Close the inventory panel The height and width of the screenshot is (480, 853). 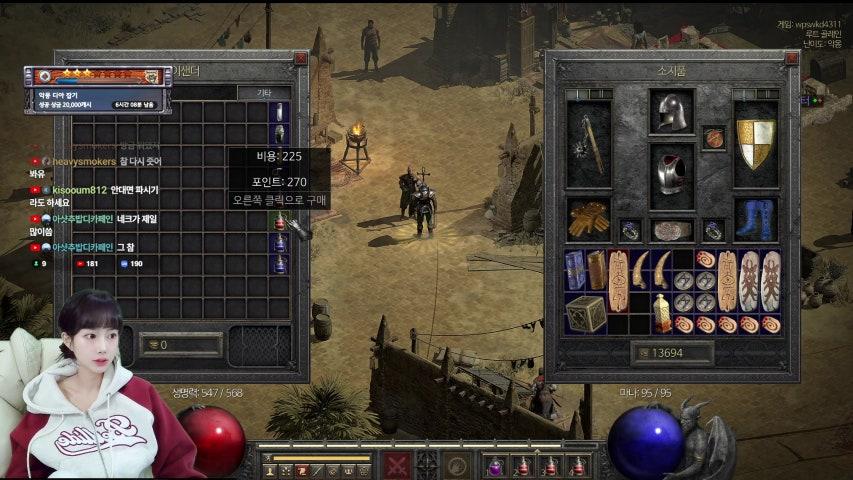(792, 59)
